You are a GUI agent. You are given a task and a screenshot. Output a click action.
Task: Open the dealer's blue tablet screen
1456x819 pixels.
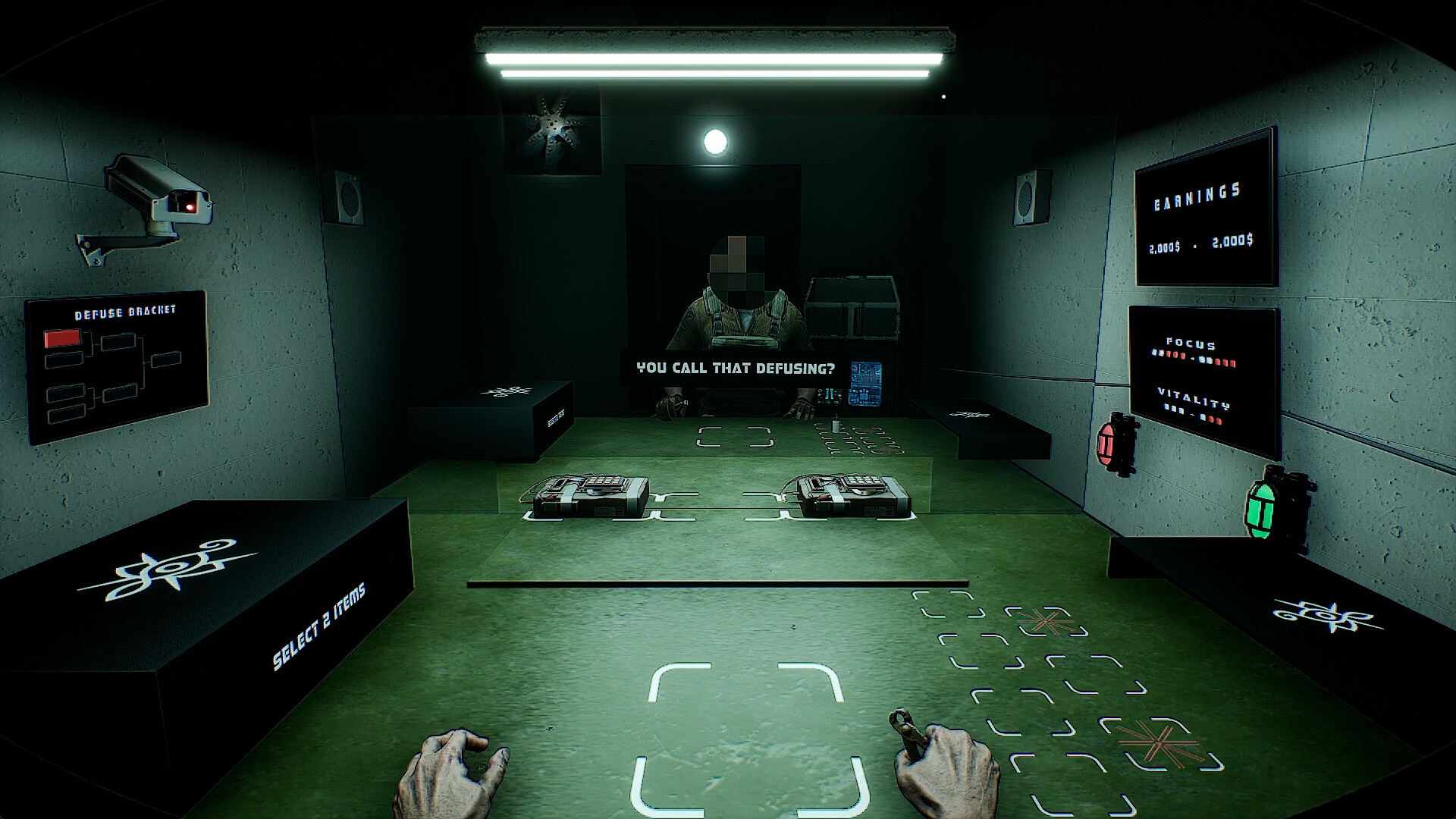(x=864, y=383)
